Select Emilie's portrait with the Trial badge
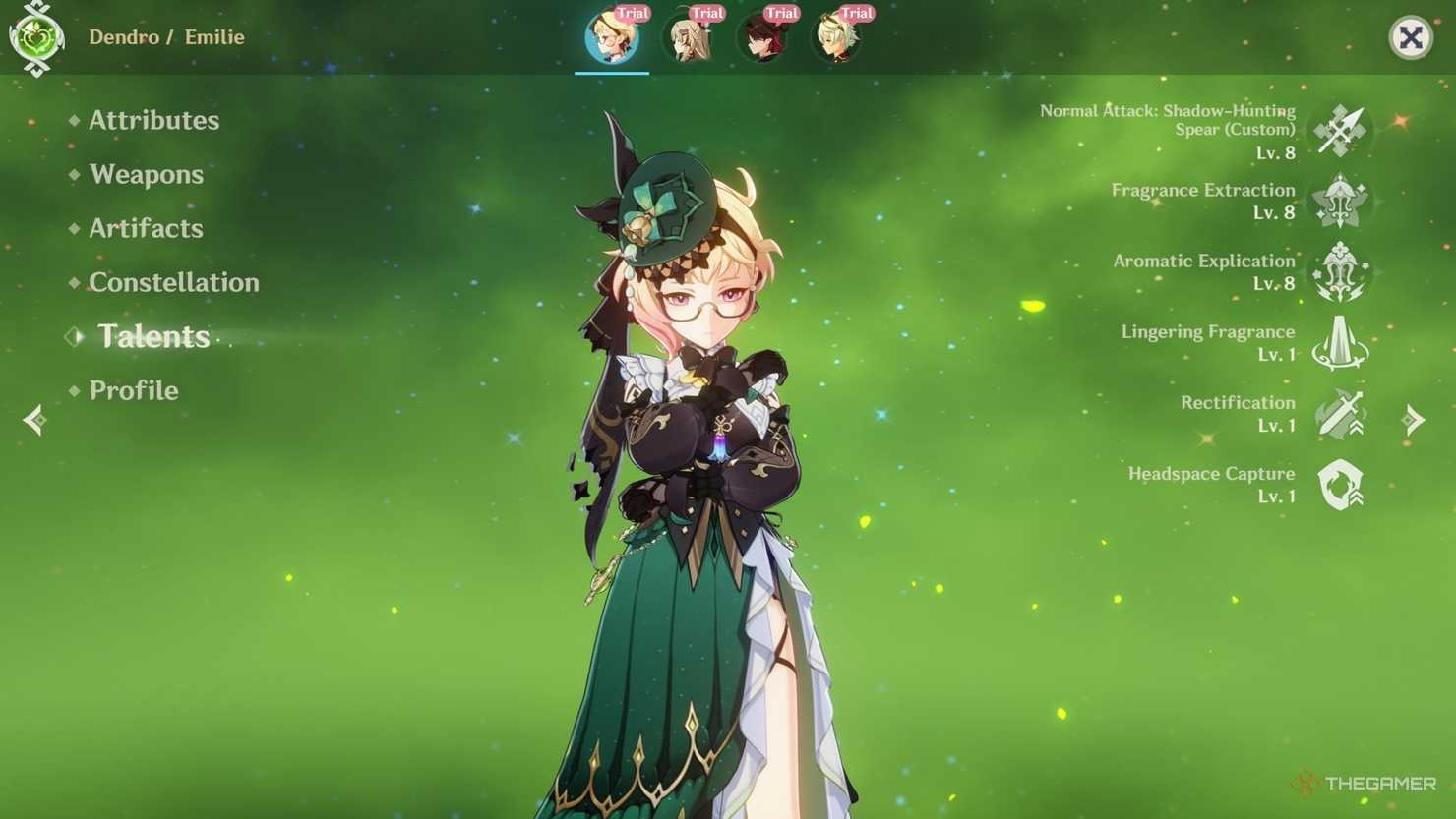The width and height of the screenshot is (1456, 819). pyautogui.click(x=612, y=37)
